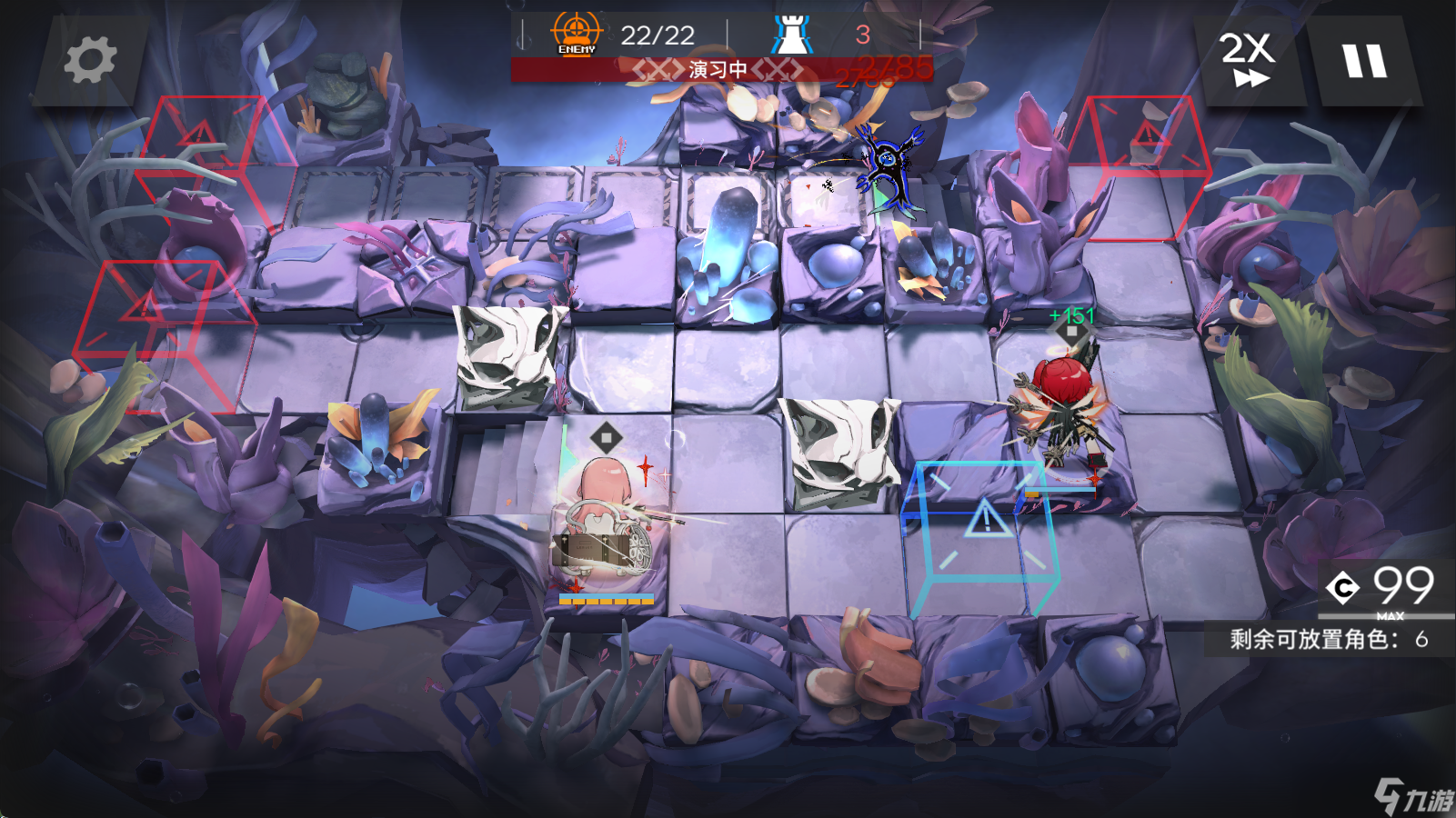The height and width of the screenshot is (818, 1456).
Task: Toggle the 2X game speed button
Action: (x=1248, y=60)
